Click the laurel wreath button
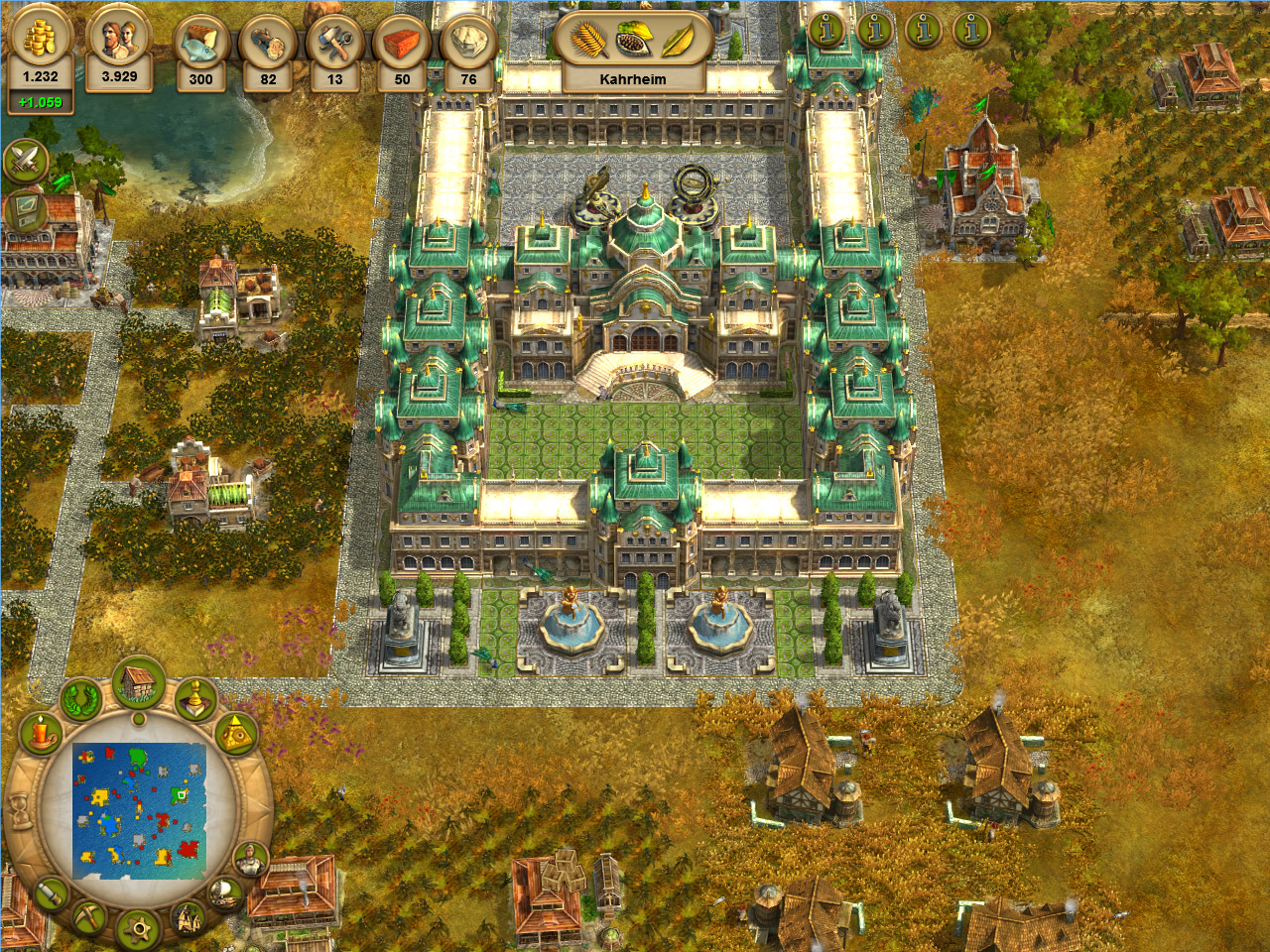 [81, 700]
